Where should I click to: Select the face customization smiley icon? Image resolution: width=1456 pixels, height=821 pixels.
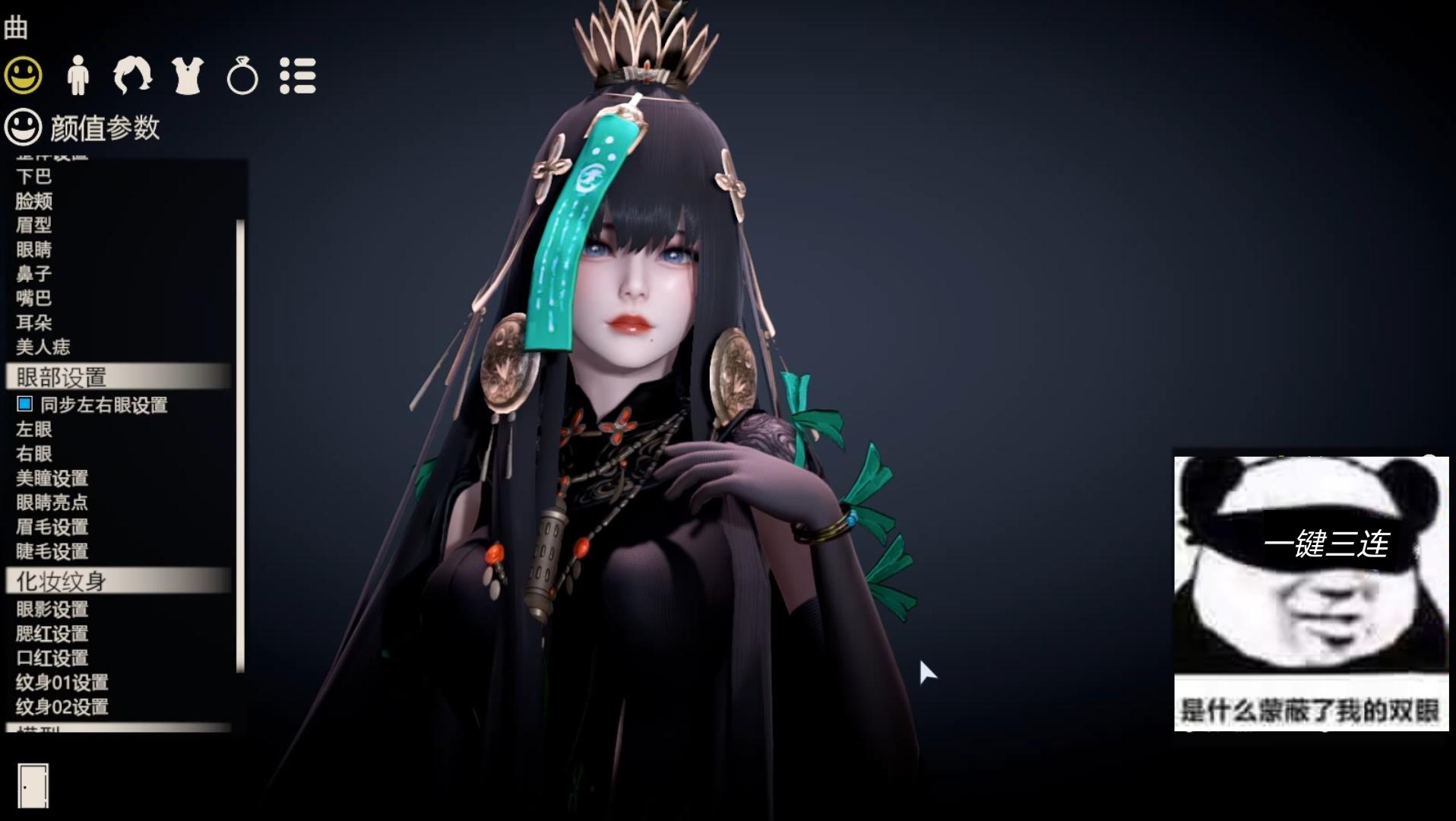(22, 75)
